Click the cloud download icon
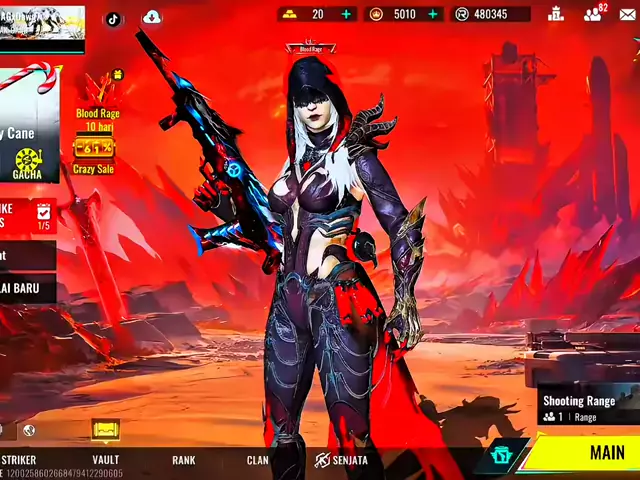640x480 pixels. 152,17
